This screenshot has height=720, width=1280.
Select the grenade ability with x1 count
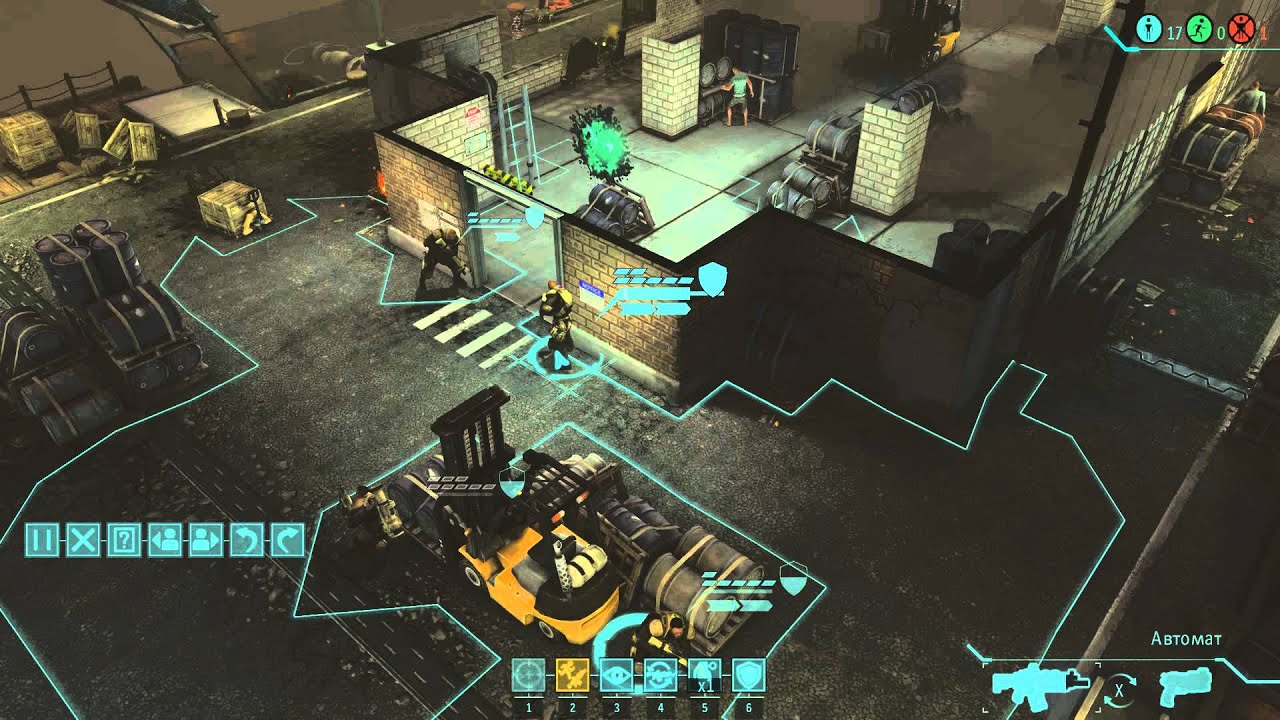(705, 675)
